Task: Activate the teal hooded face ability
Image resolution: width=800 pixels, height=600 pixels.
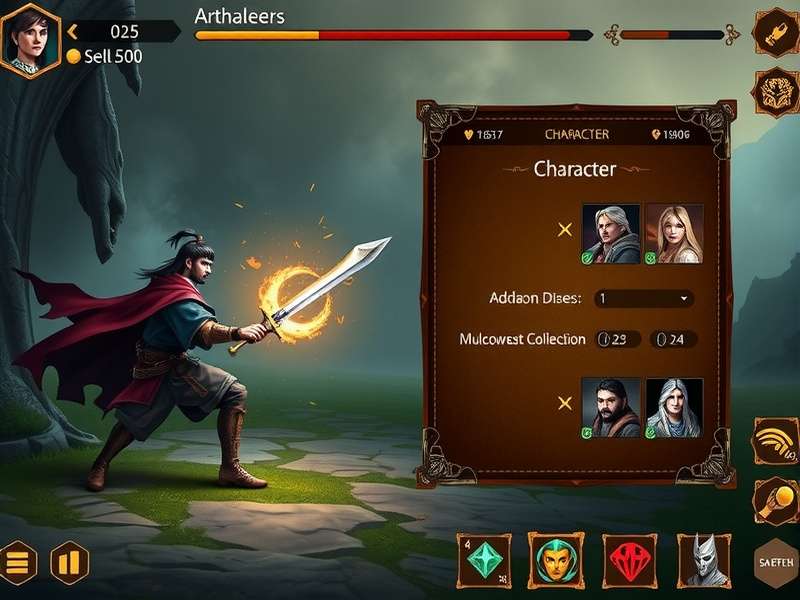Action: (x=555, y=559)
